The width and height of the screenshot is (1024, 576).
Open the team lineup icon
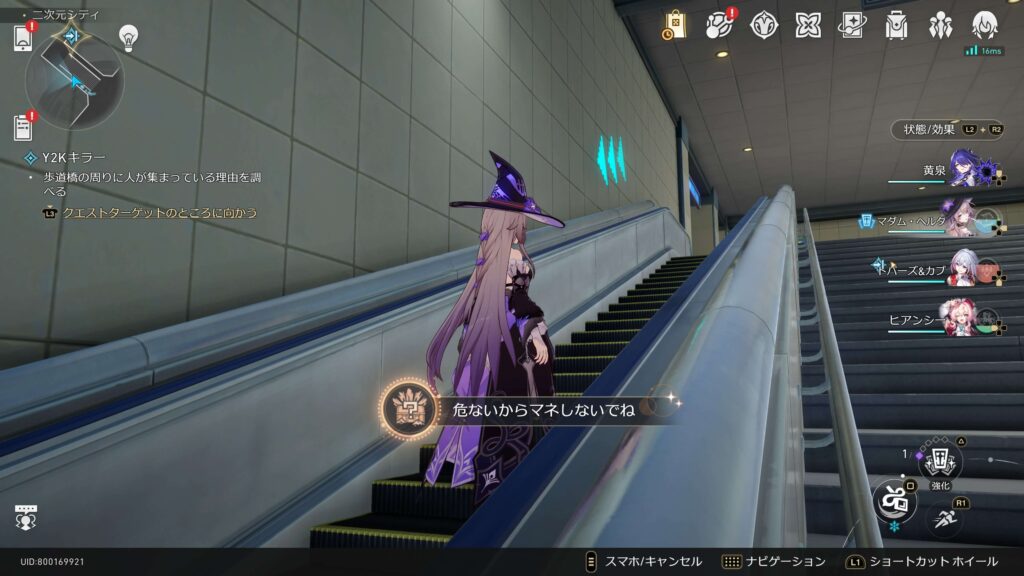point(940,25)
